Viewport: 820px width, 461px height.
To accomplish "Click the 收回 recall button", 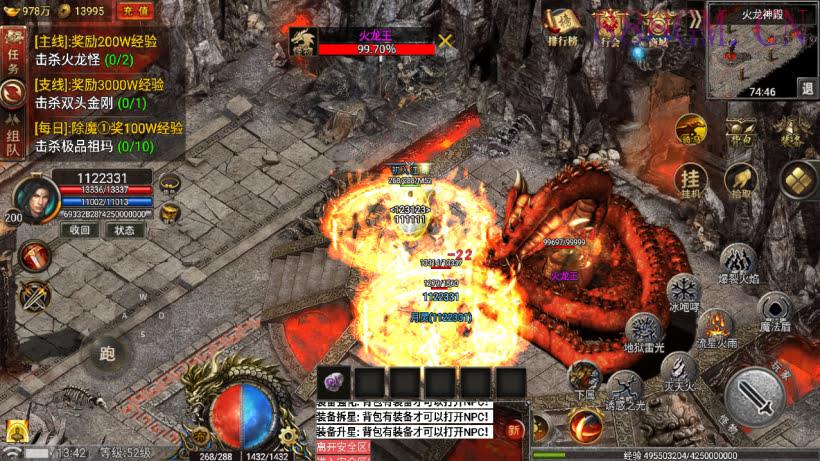I will (79, 229).
